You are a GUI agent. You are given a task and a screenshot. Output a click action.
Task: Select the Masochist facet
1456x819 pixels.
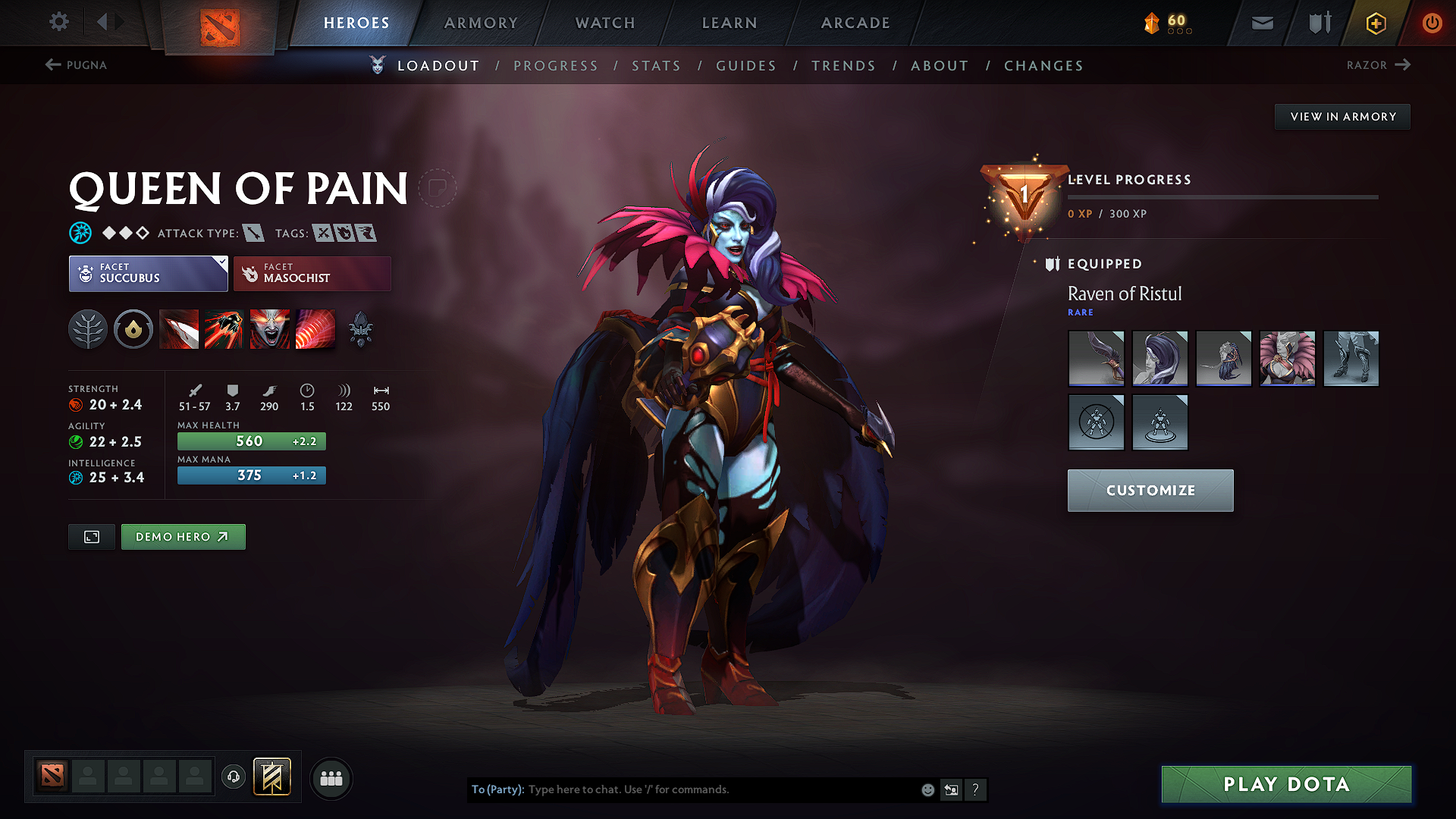click(312, 273)
